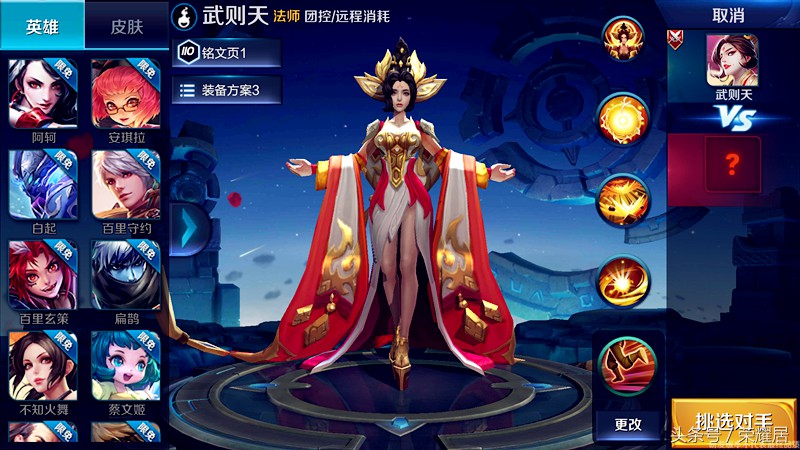Pick hero 白起 from the list
800x450 pixels.
coord(43,184)
